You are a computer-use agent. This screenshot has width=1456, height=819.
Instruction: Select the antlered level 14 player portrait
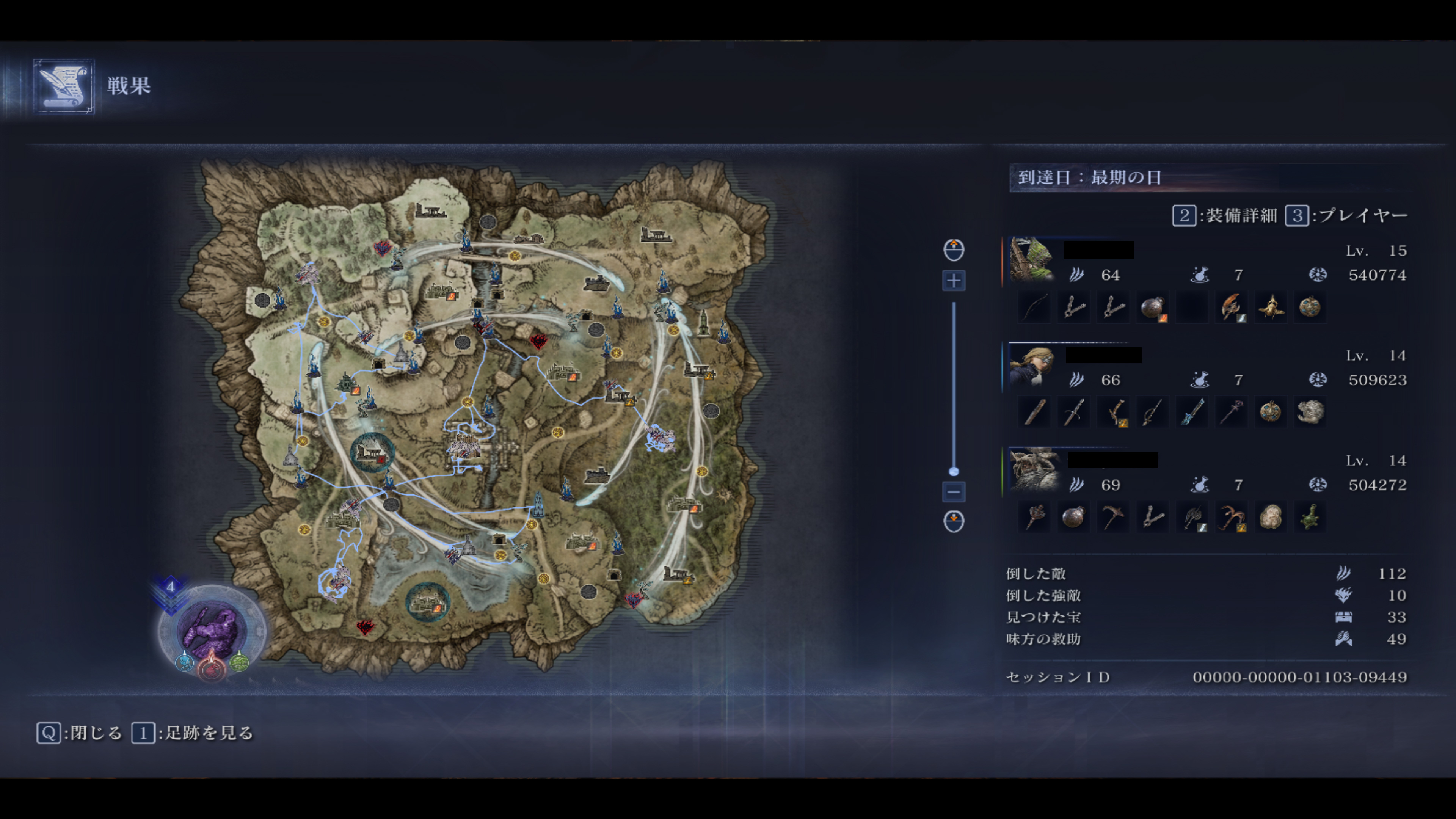(1034, 469)
